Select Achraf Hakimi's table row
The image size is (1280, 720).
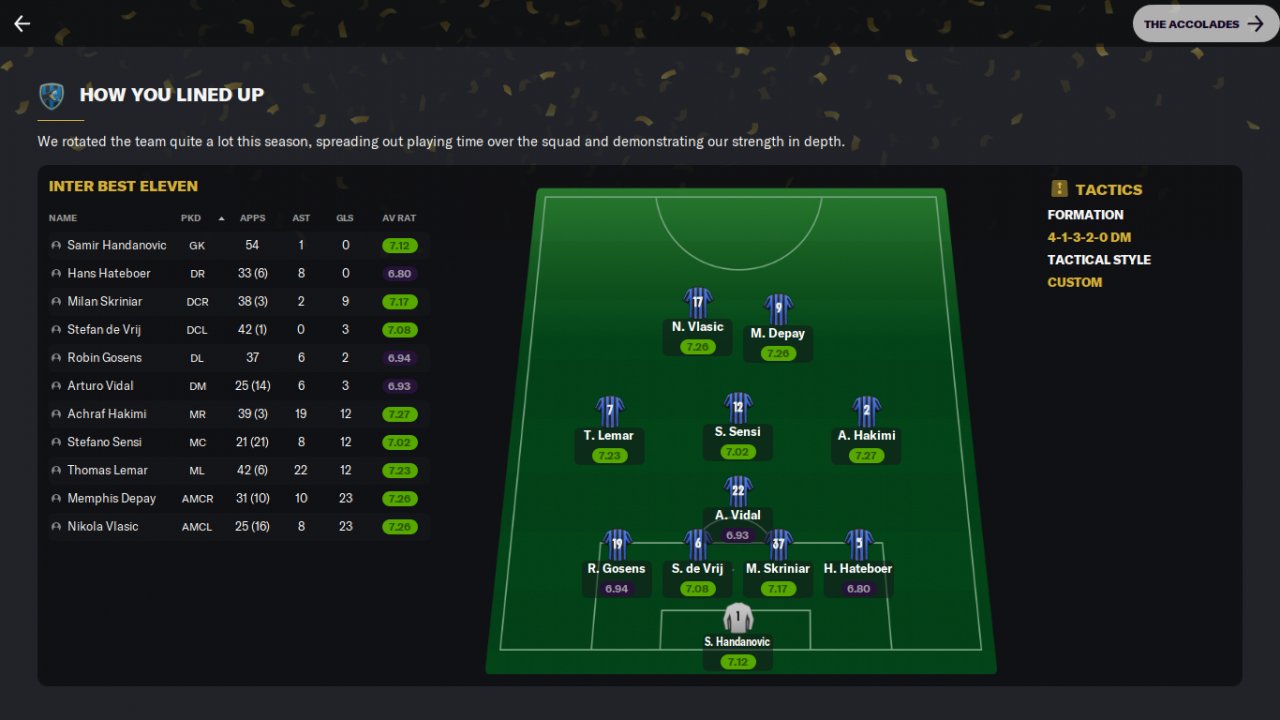coord(106,413)
